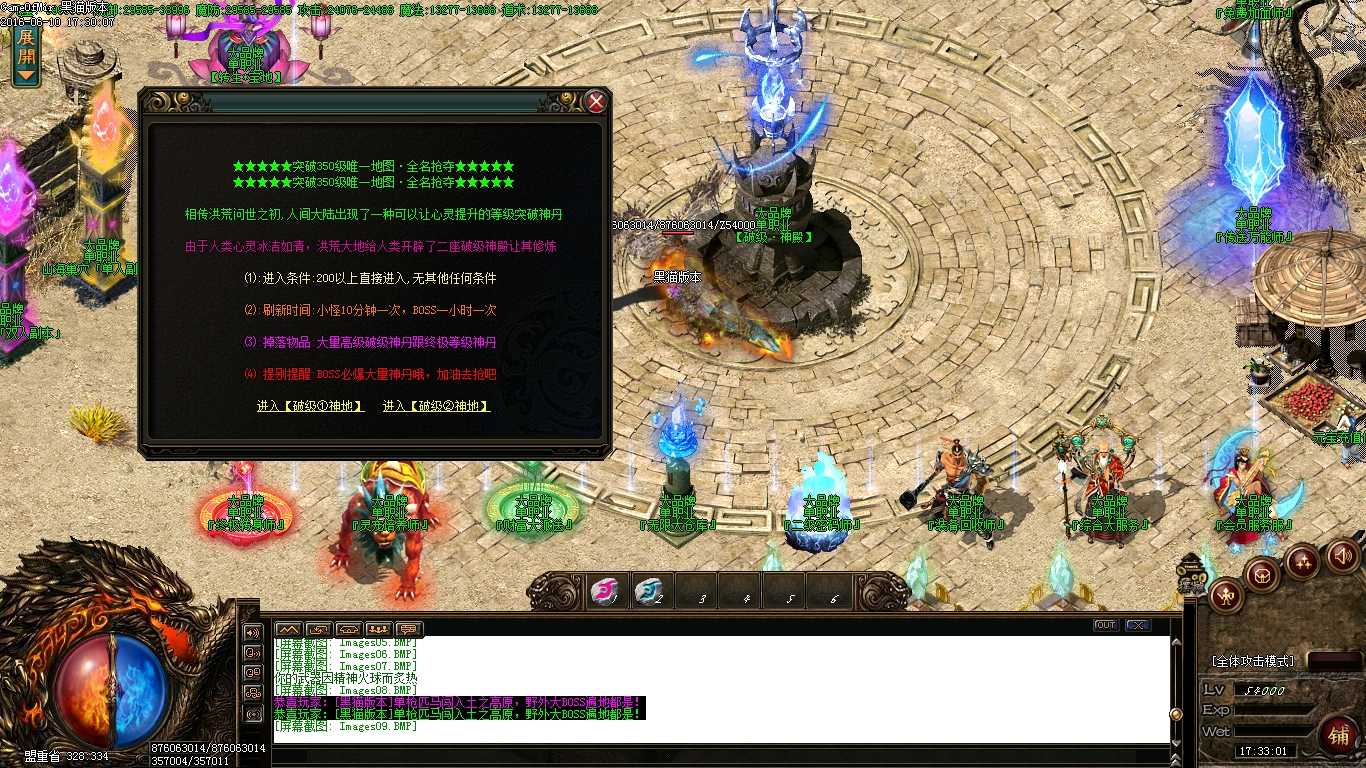Select the skill in hotbar slot 2
This screenshot has width=1366, height=768.
point(650,593)
